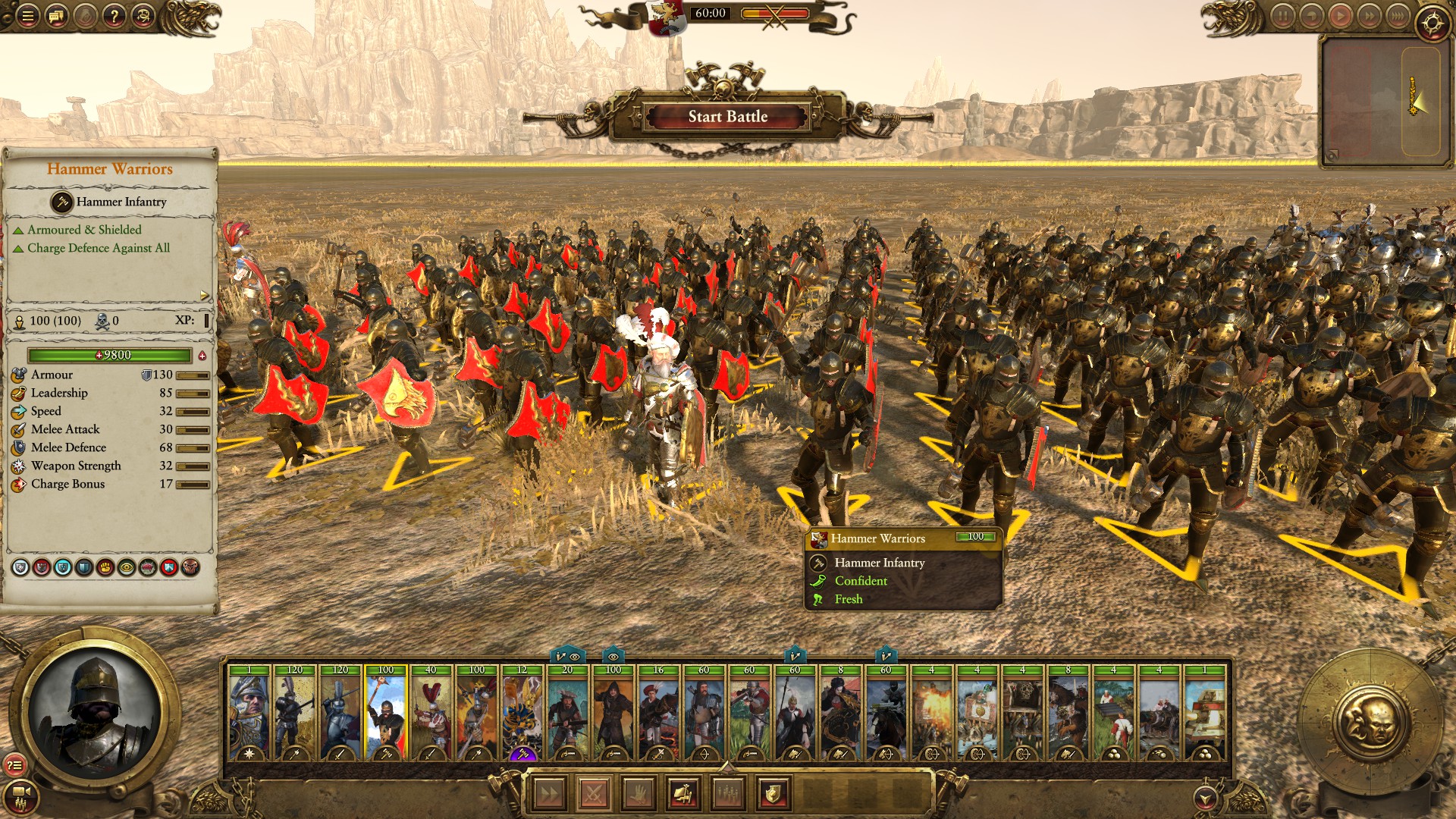Toggle the hammer melee mode button

683,794
